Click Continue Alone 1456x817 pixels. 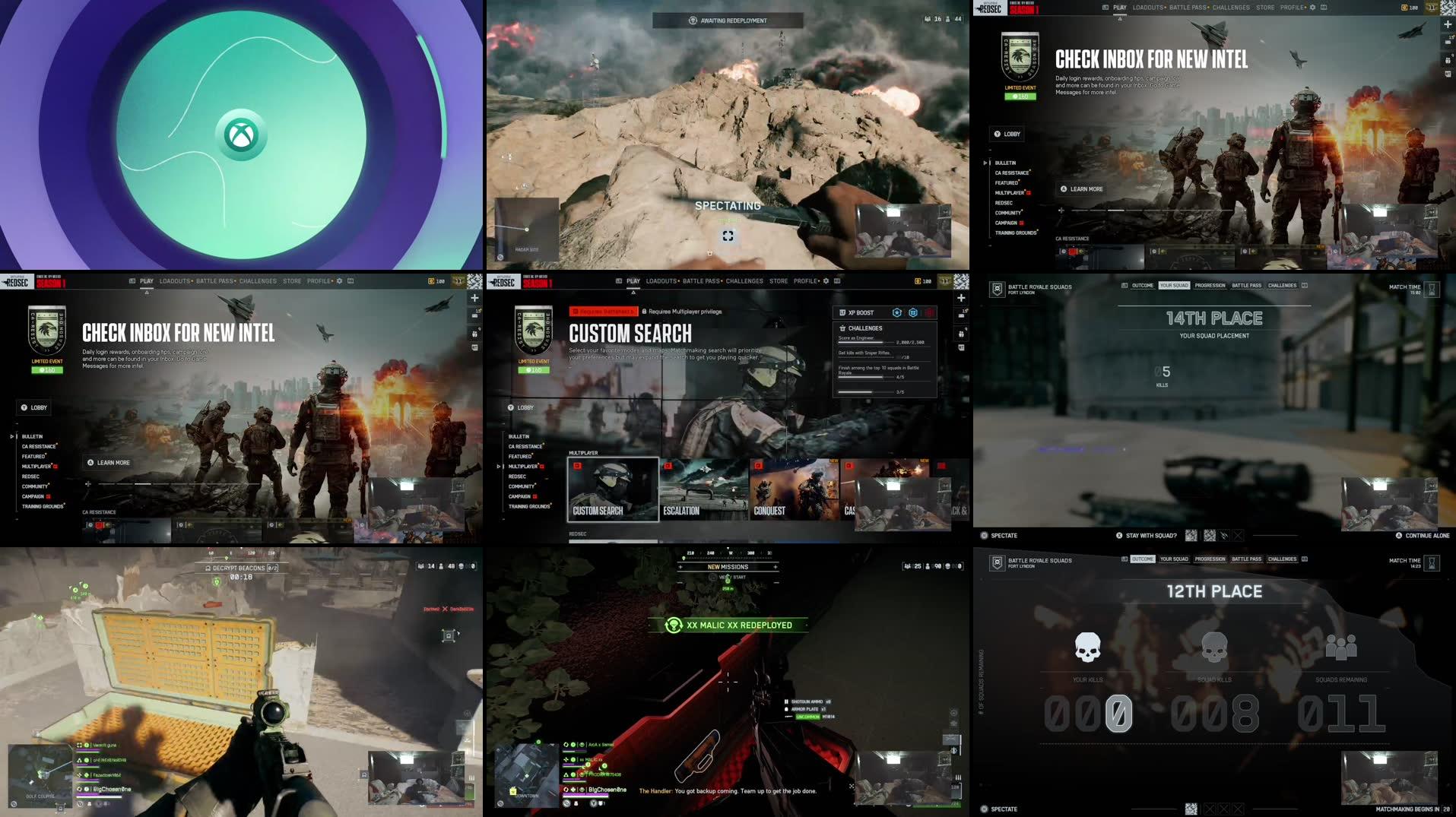[1427, 535]
